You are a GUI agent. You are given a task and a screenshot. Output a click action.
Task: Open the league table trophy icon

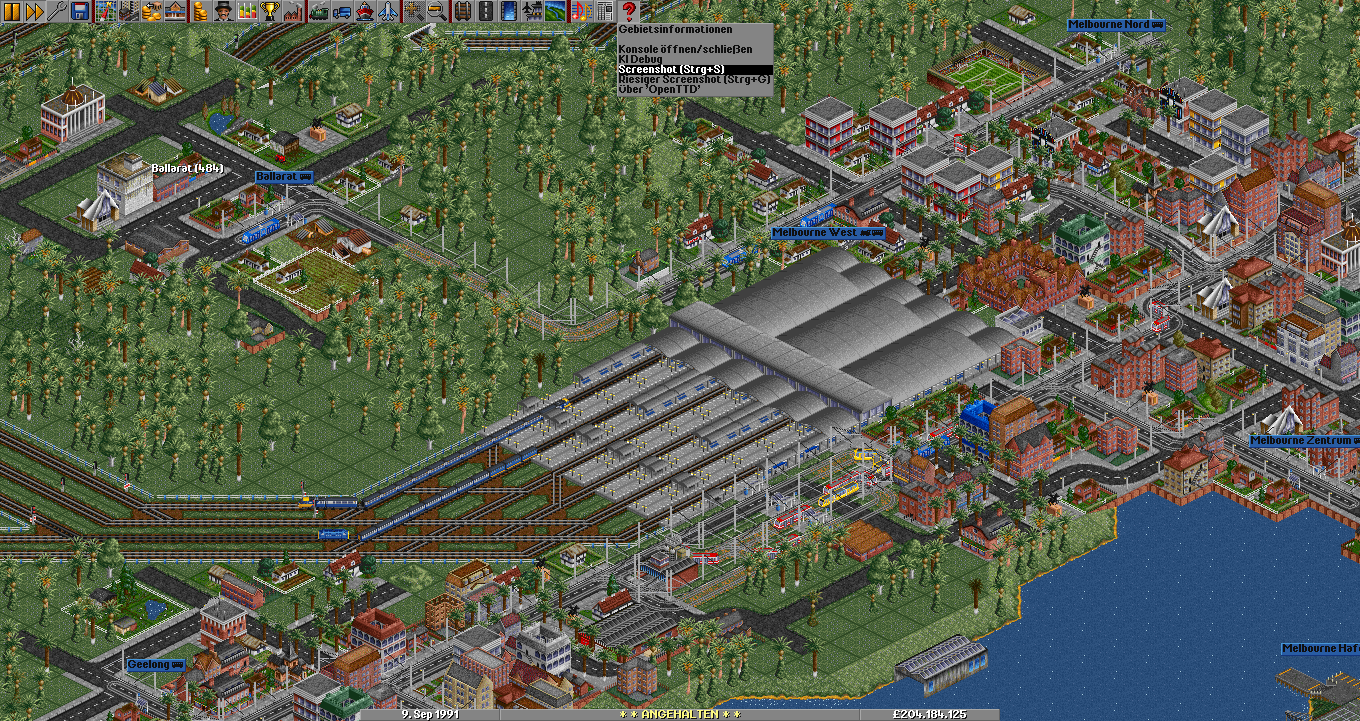(269, 12)
